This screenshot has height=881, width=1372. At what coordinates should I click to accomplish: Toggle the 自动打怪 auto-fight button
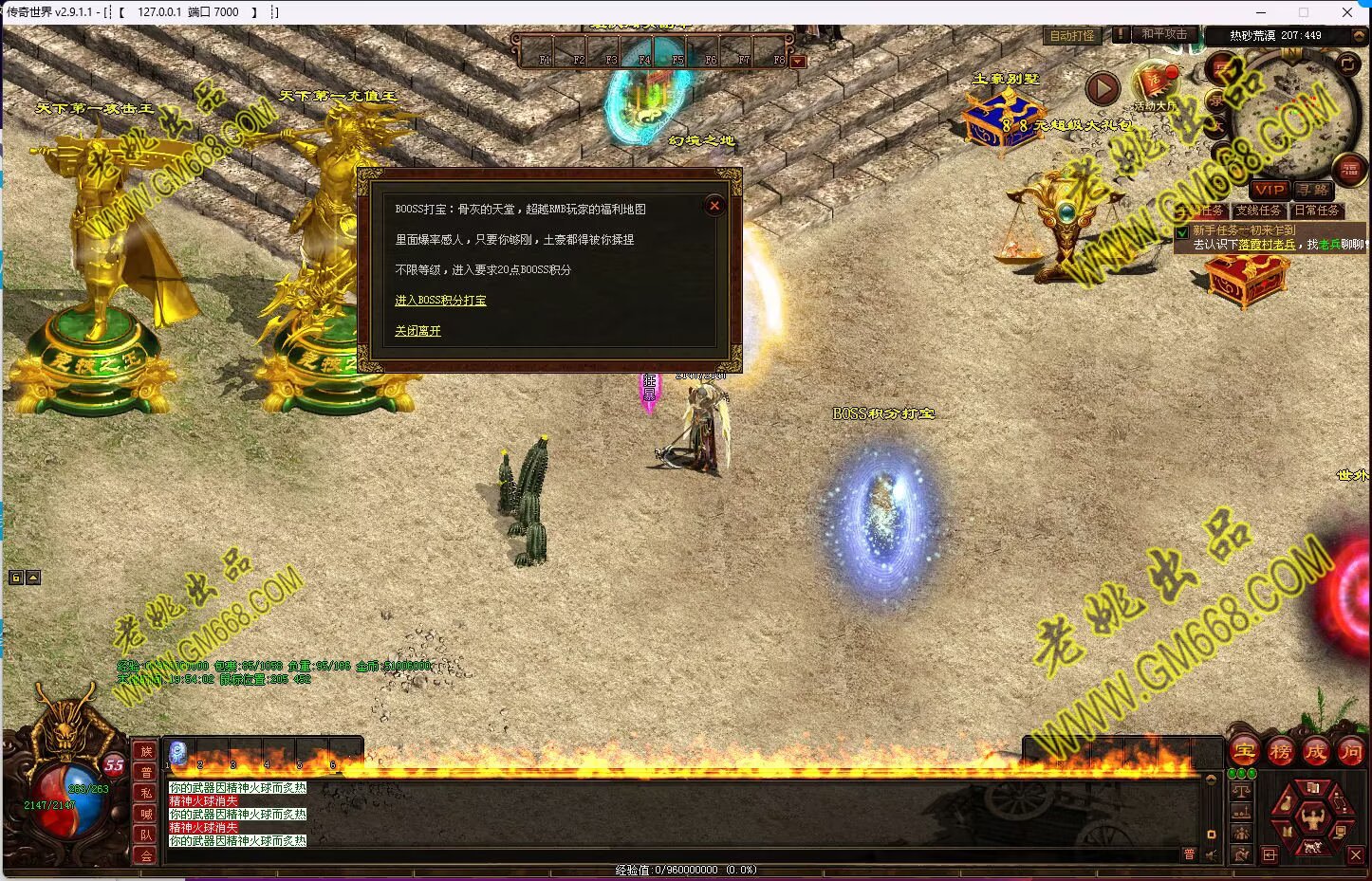[x=1071, y=36]
